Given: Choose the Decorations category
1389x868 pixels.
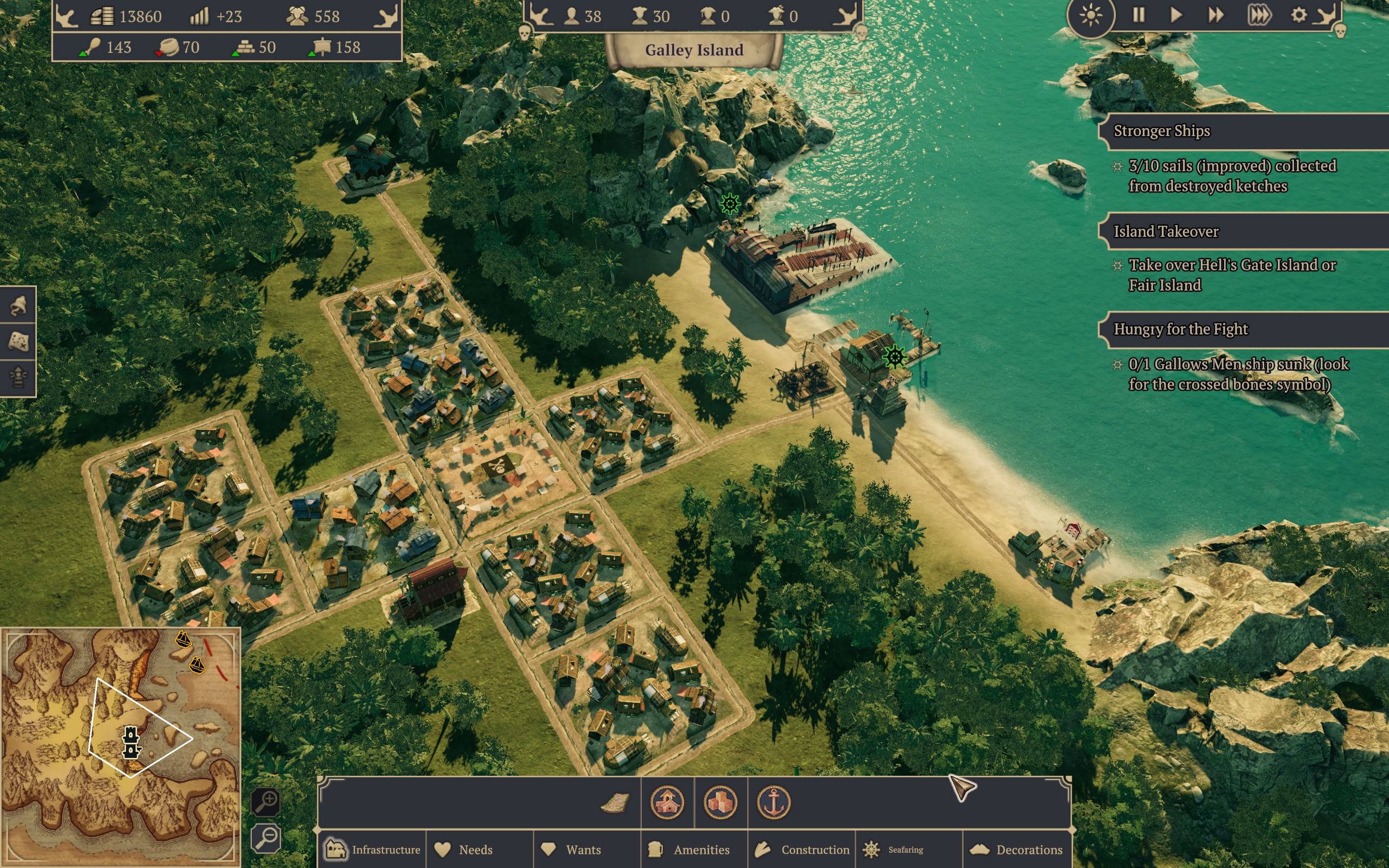Looking at the screenshot, I should pos(1017,850).
